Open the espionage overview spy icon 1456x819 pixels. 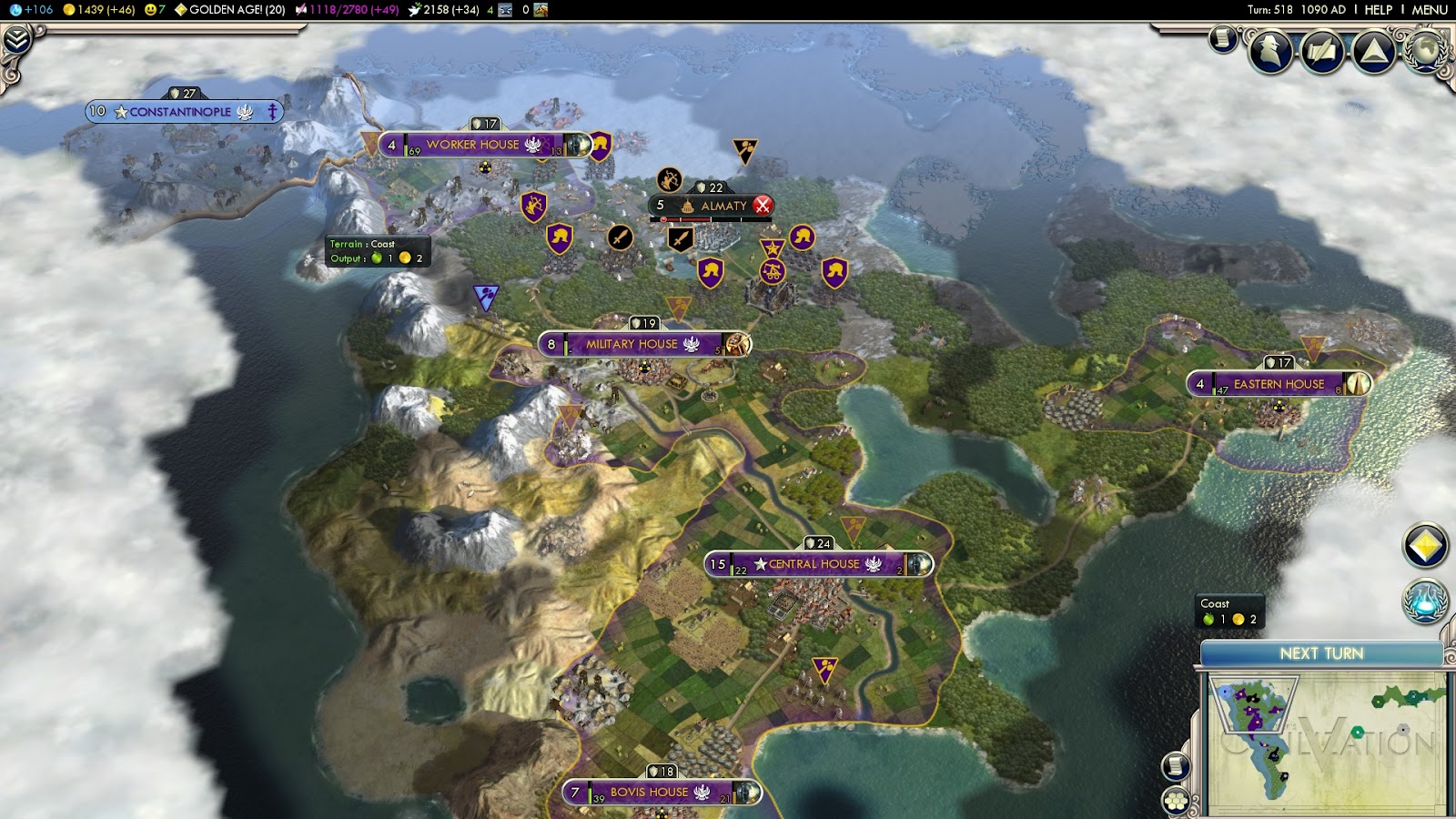click(x=1270, y=51)
